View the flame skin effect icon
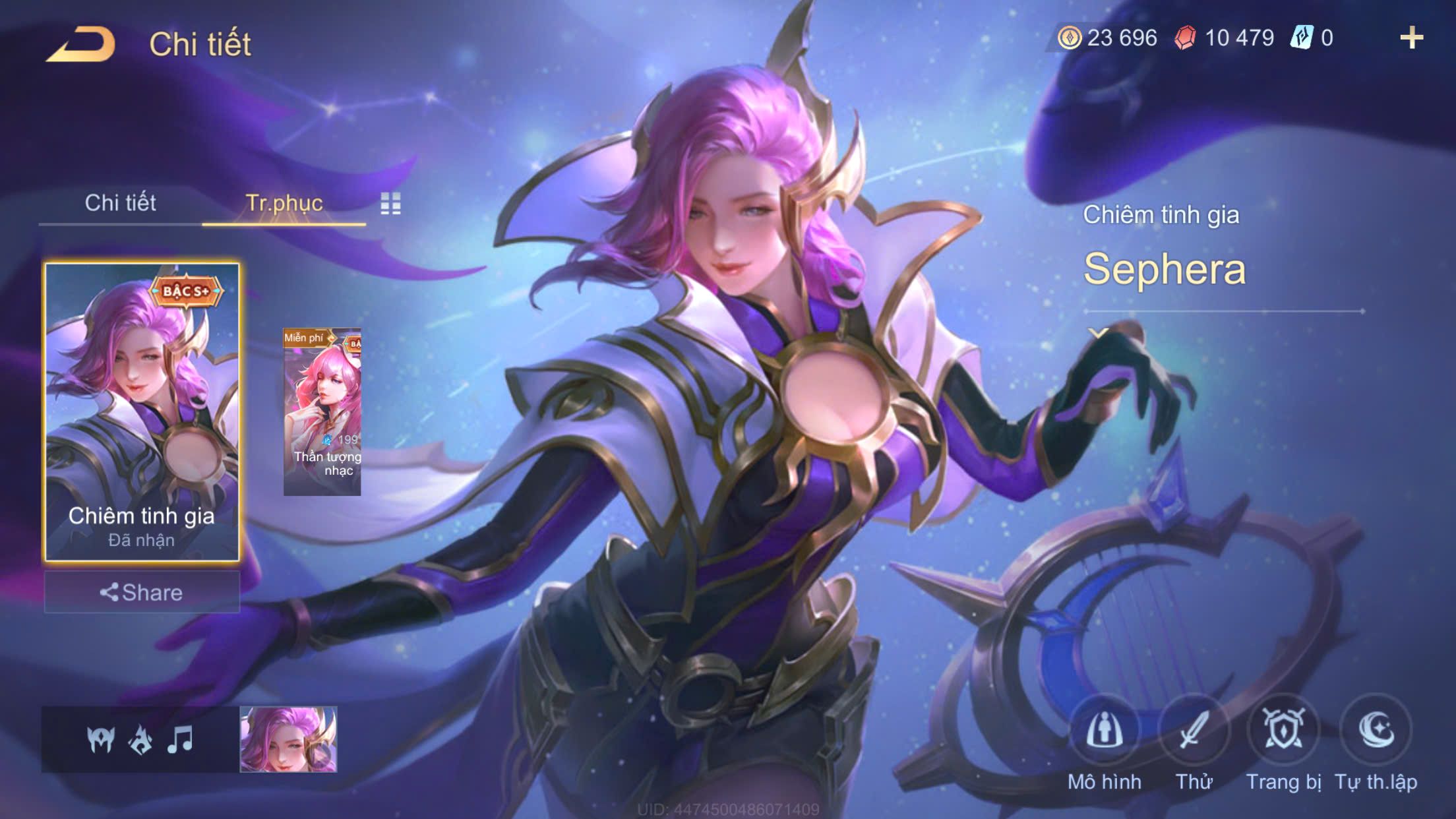This screenshot has width=1456, height=819. [140, 739]
